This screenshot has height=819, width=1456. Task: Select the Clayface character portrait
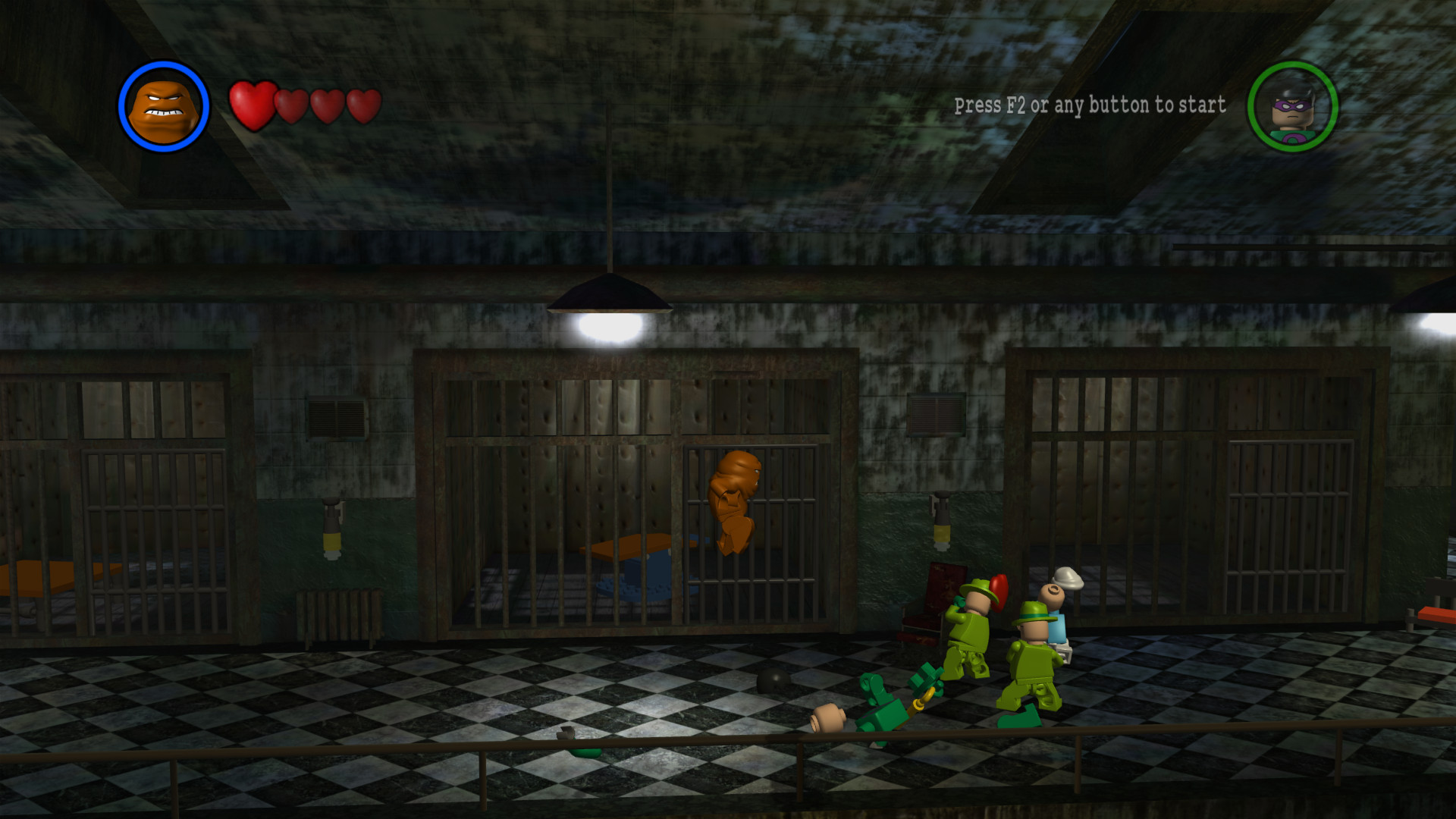163,106
